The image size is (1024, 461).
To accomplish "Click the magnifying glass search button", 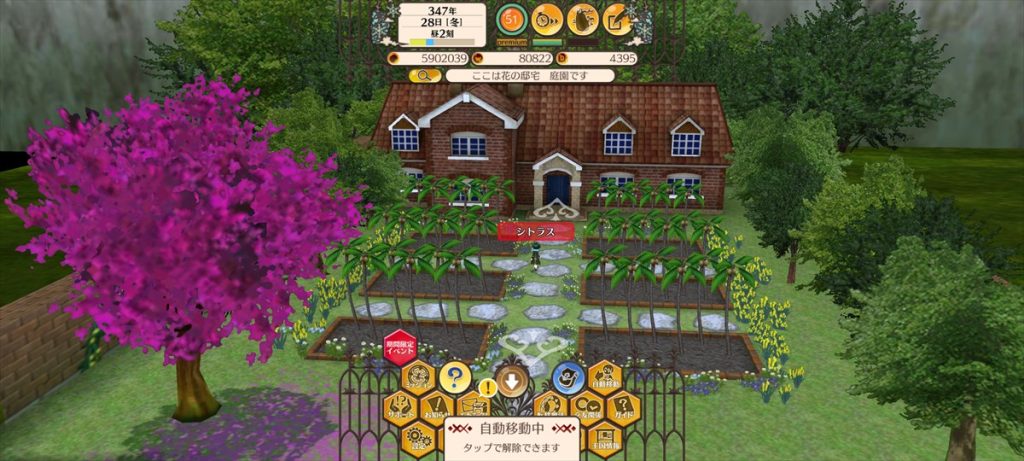I will [x=425, y=75].
